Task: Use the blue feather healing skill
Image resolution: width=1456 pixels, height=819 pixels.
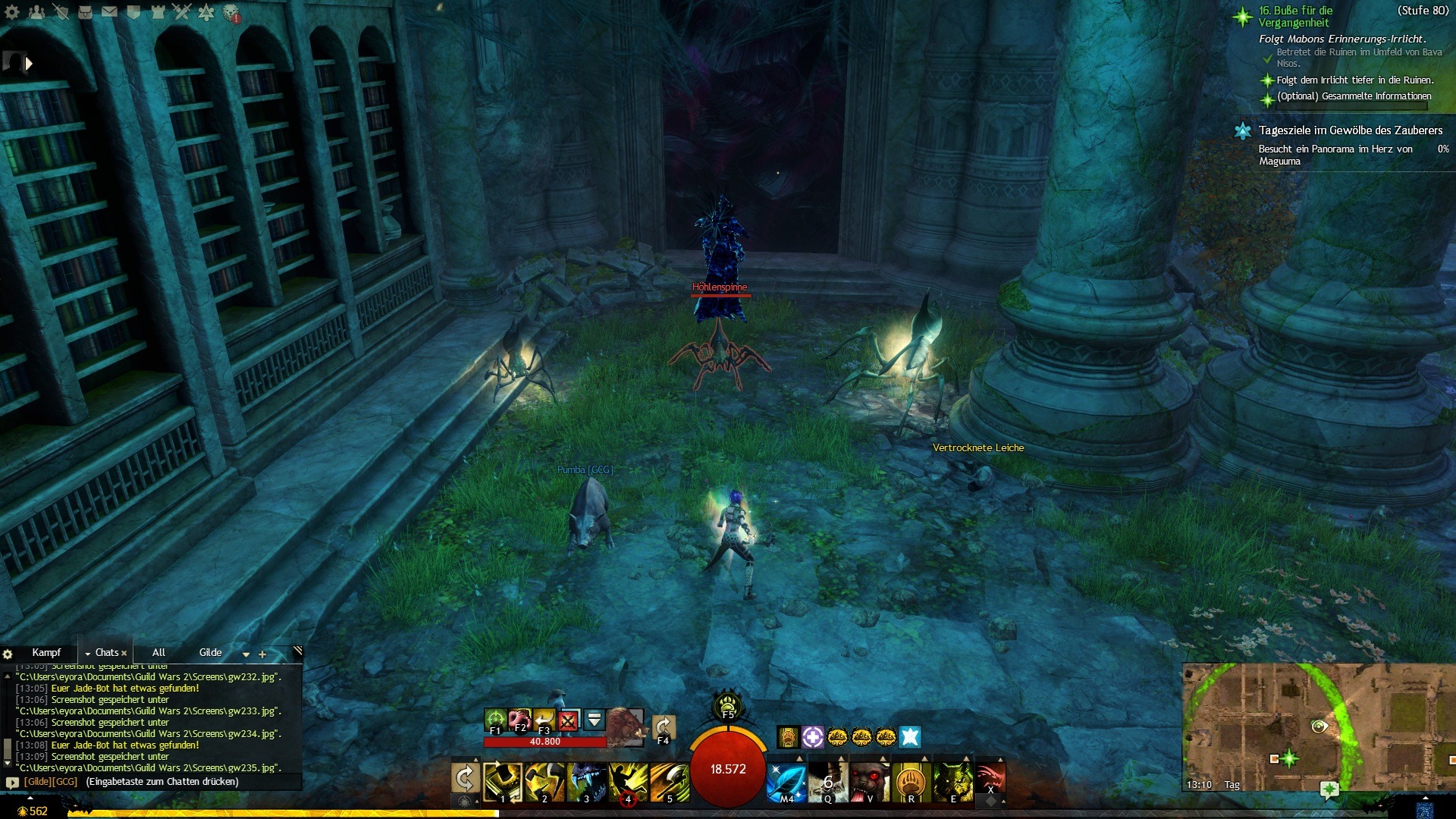Action: coord(786,781)
